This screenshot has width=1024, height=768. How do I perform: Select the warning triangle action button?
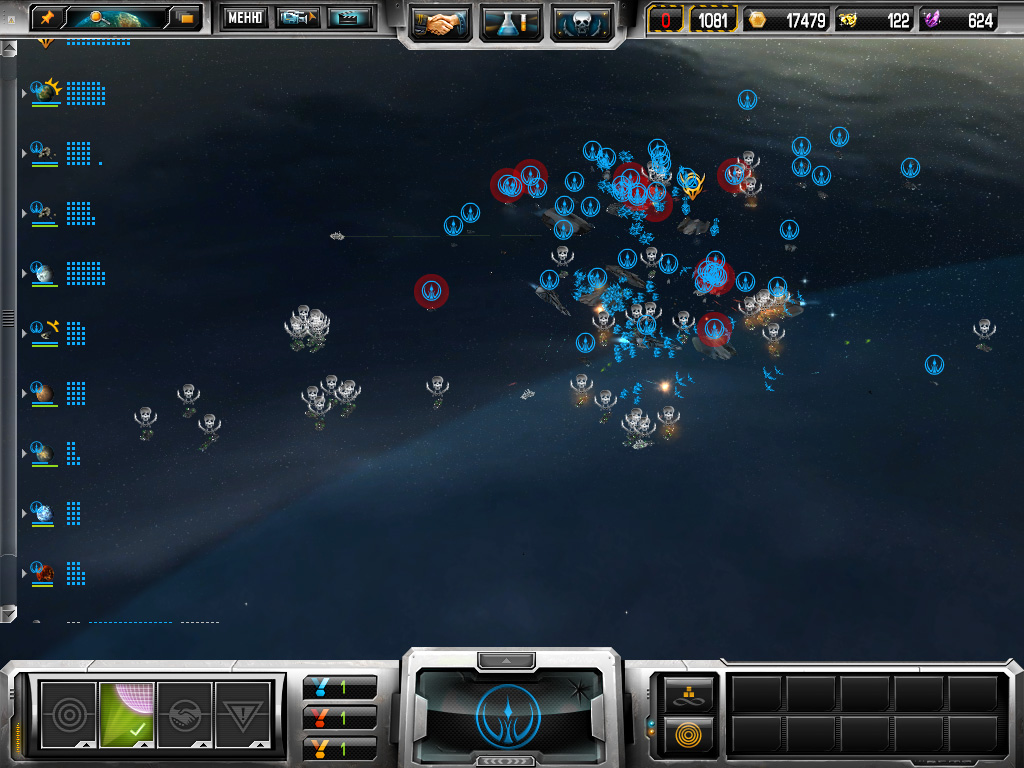pos(243,714)
